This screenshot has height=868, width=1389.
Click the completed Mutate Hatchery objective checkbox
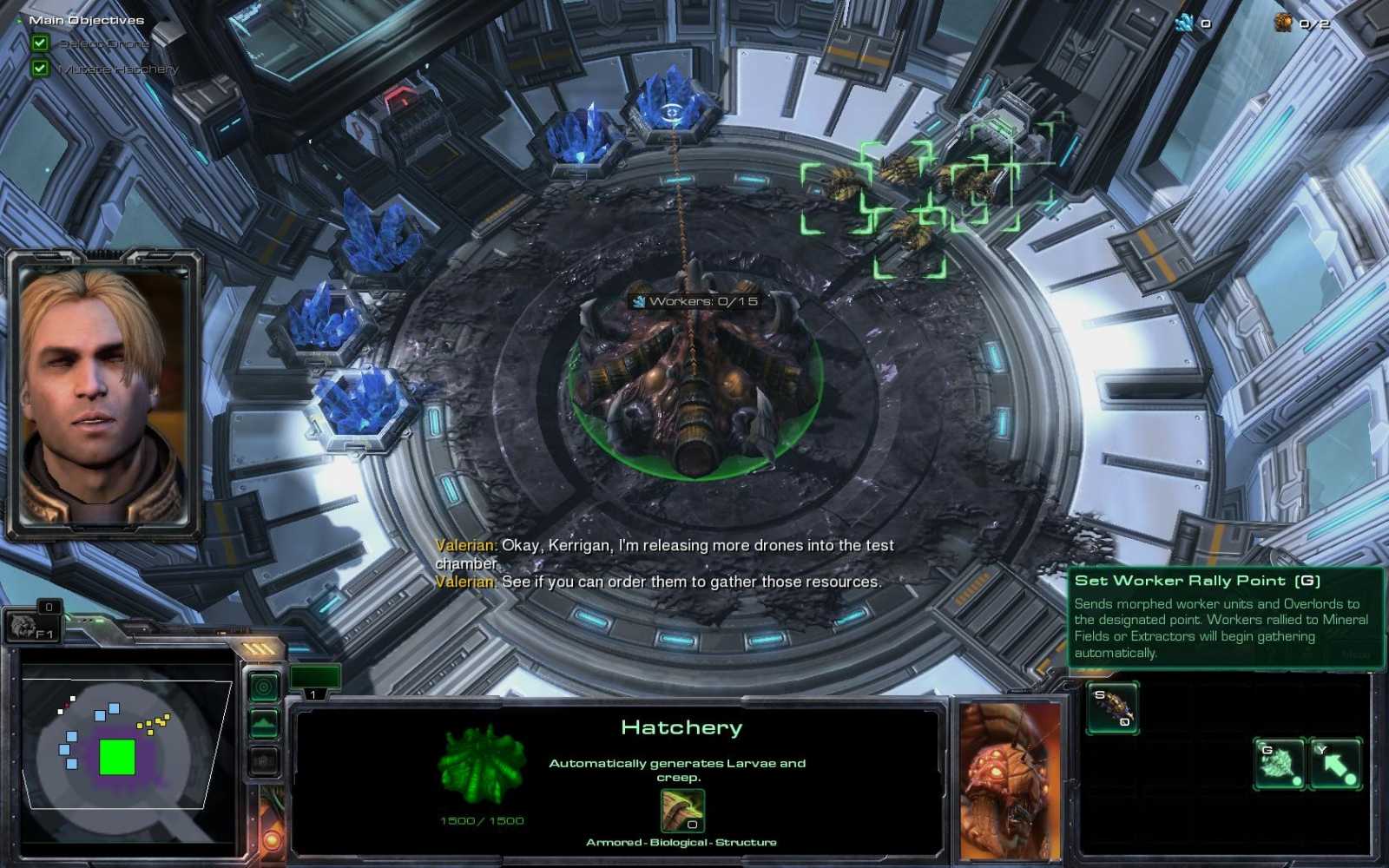point(40,69)
